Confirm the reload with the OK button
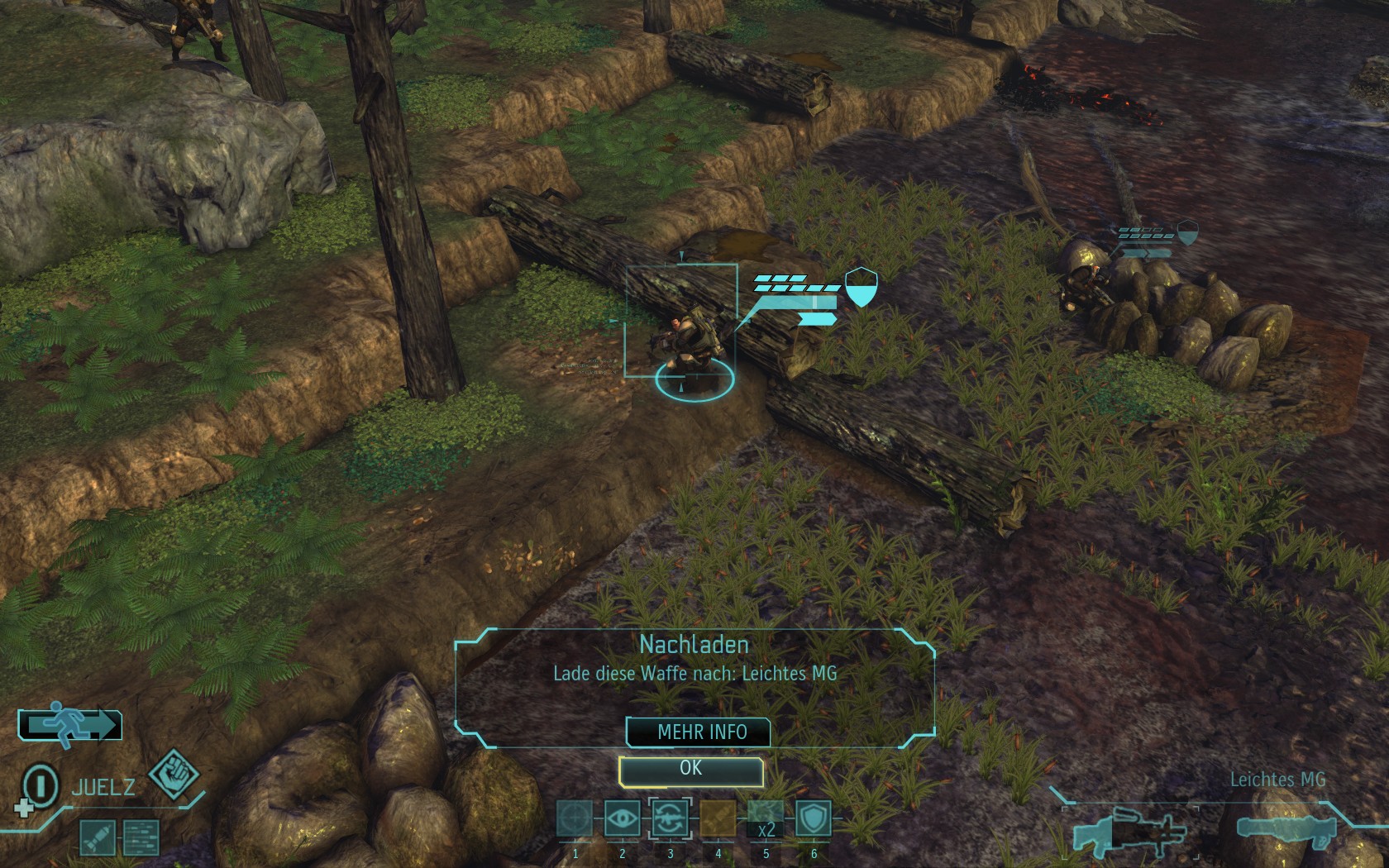This screenshot has height=868, width=1389. pyautogui.click(x=690, y=770)
